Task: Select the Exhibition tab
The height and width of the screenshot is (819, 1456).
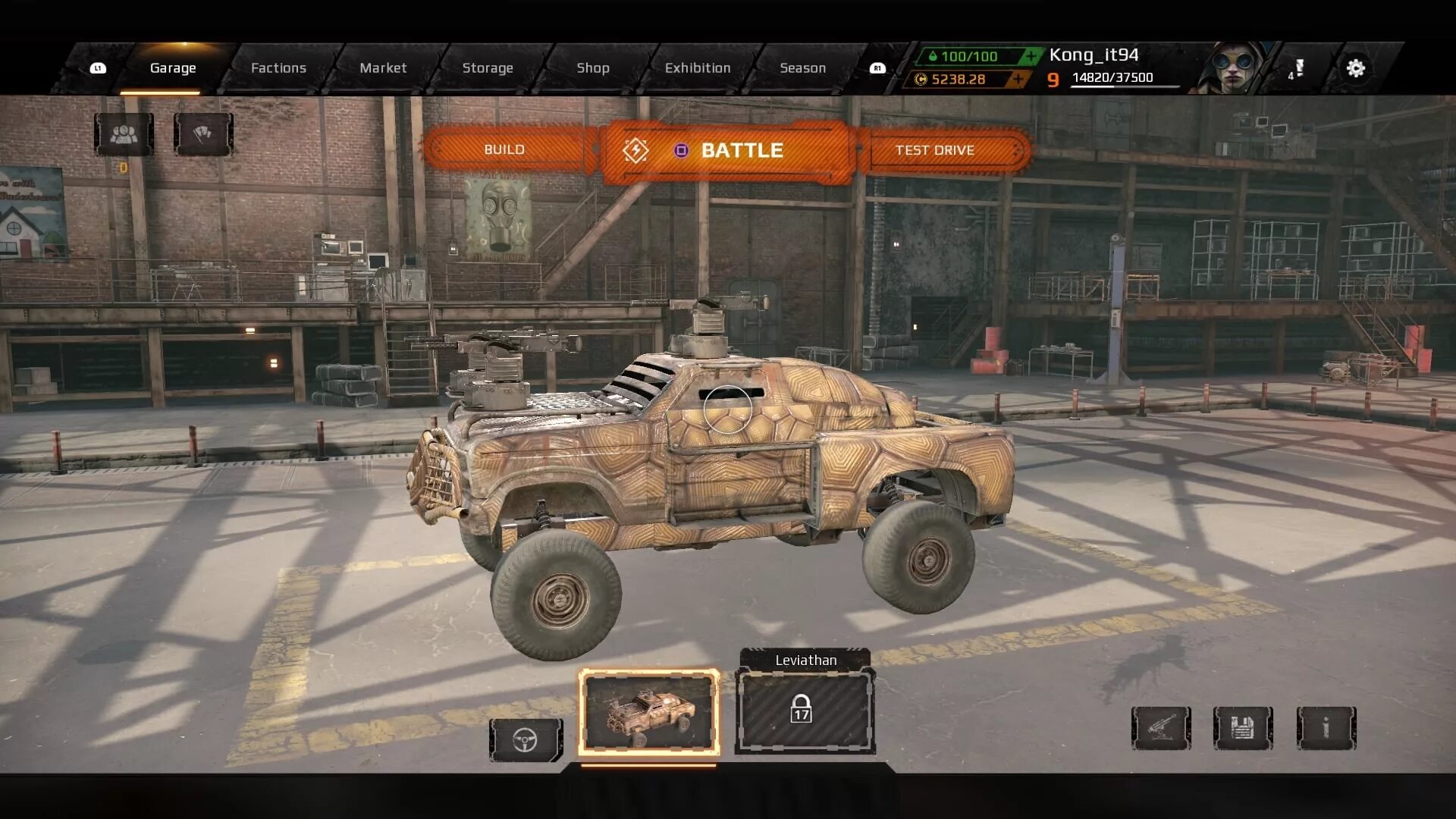Action: 698,68
